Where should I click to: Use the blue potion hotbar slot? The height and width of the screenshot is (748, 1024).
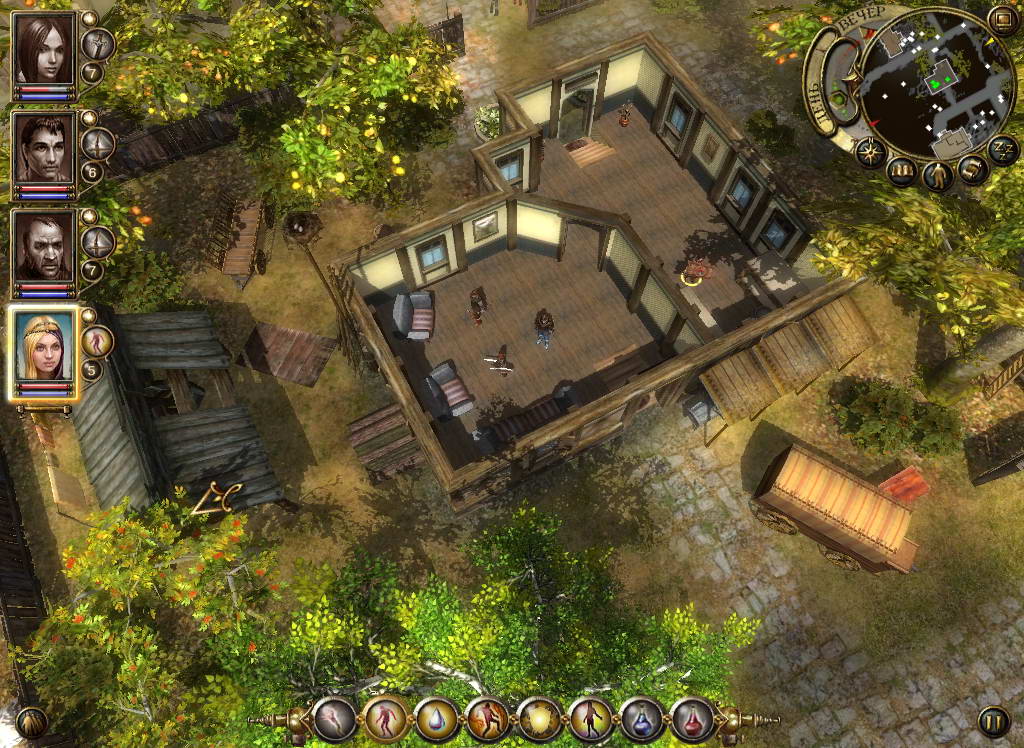click(642, 719)
